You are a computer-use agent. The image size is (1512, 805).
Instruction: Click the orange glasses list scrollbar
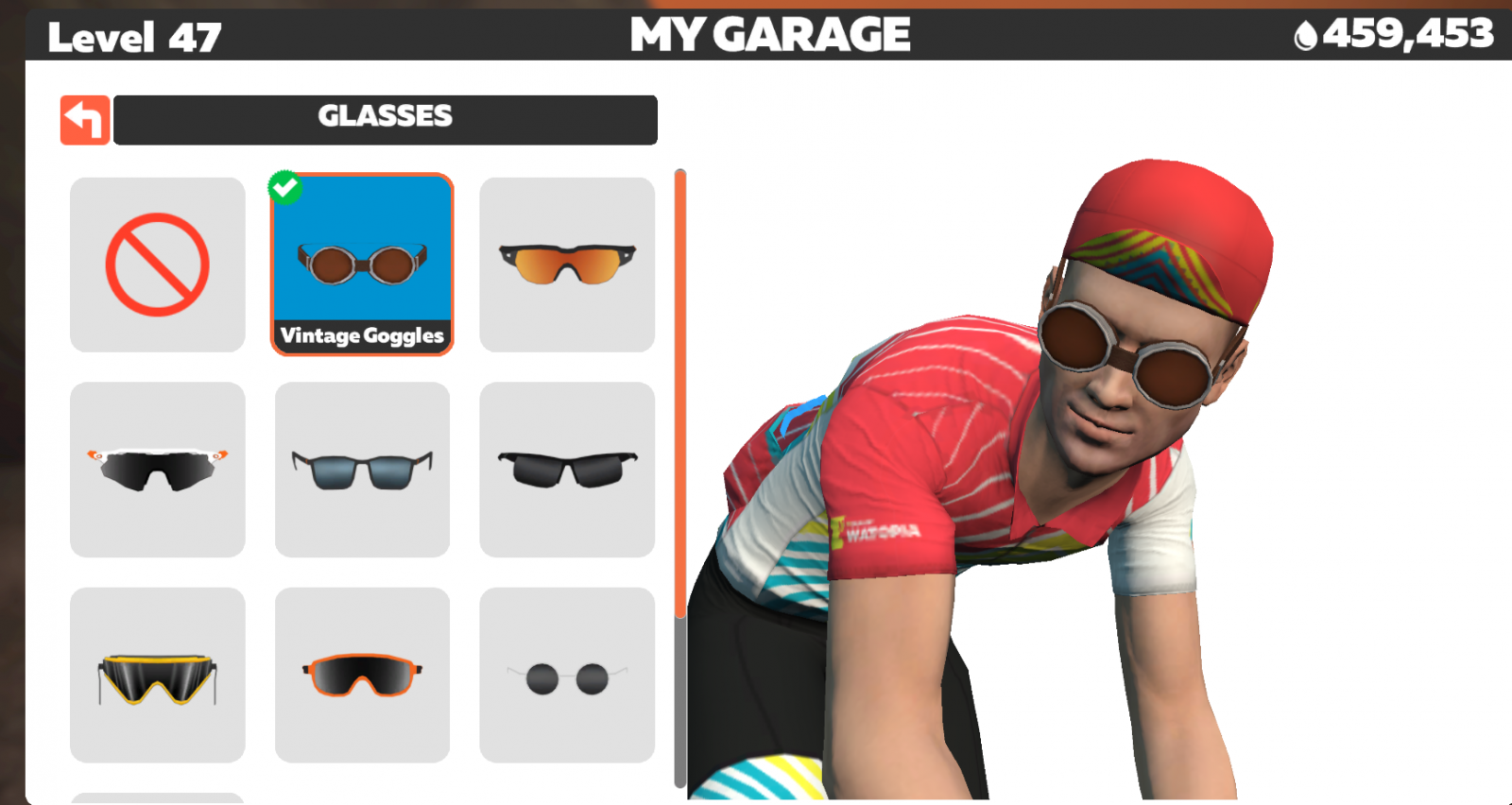click(679, 392)
